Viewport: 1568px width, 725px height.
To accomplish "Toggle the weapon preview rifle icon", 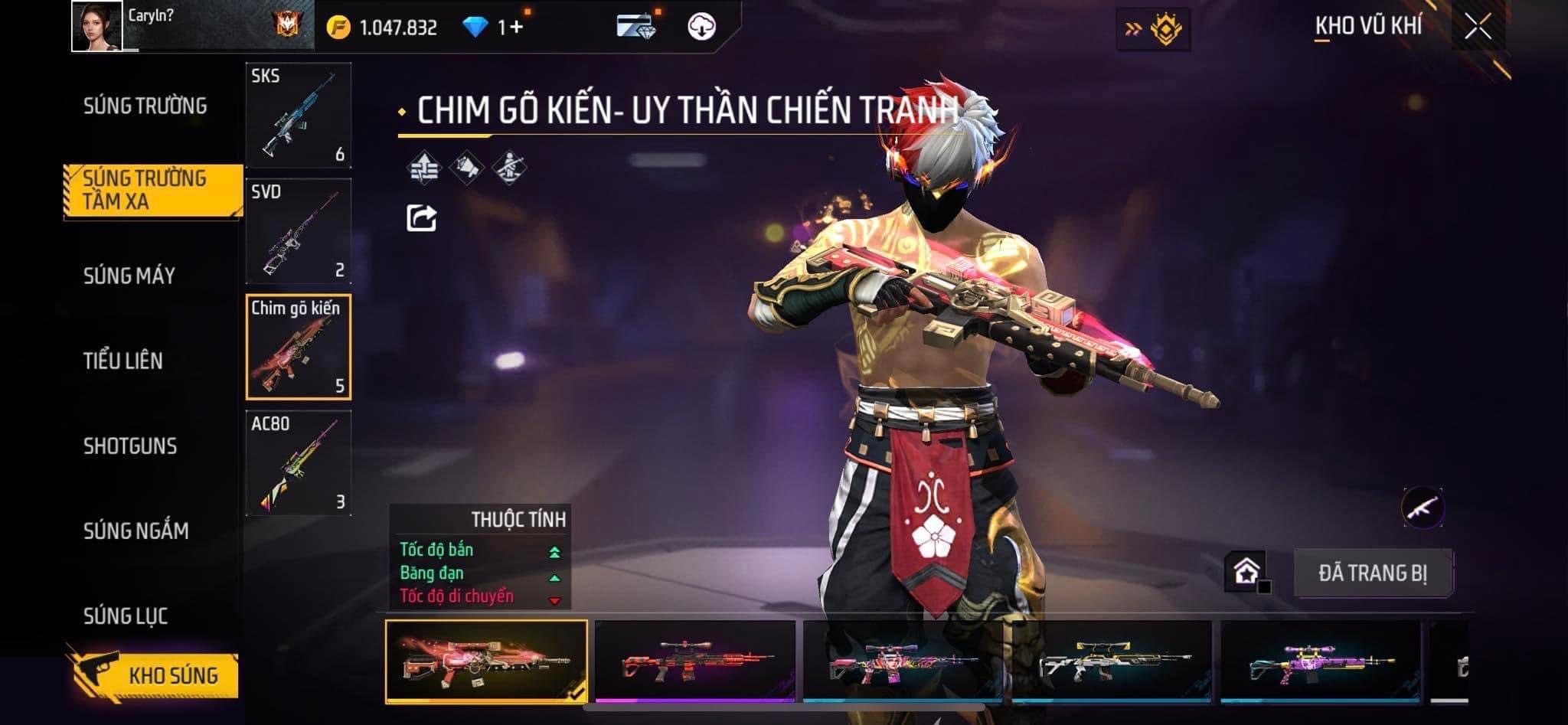I will pyautogui.click(x=1423, y=507).
